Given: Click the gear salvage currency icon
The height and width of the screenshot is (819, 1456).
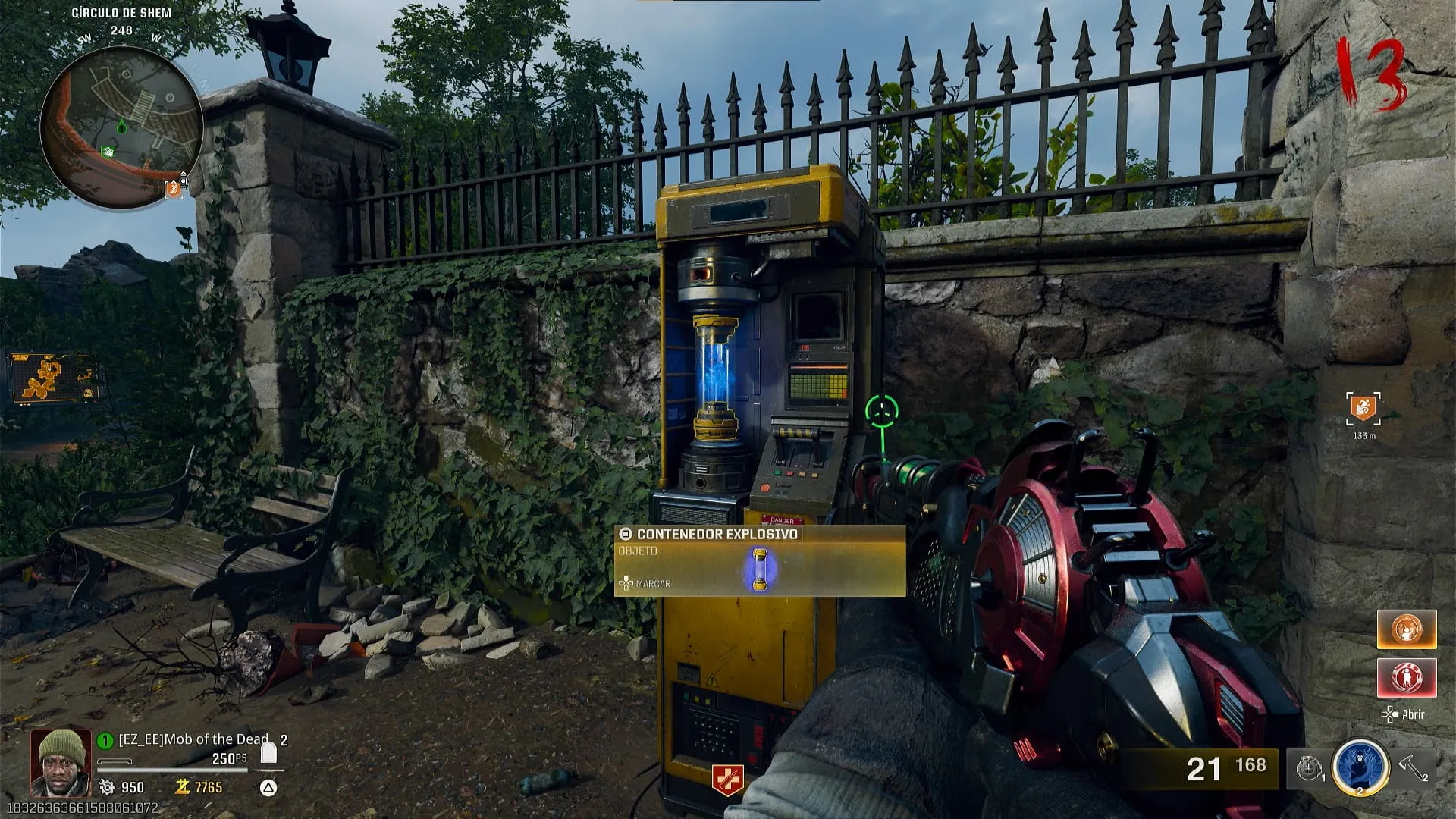Looking at the screenshot, I should (x=107, y=787).
